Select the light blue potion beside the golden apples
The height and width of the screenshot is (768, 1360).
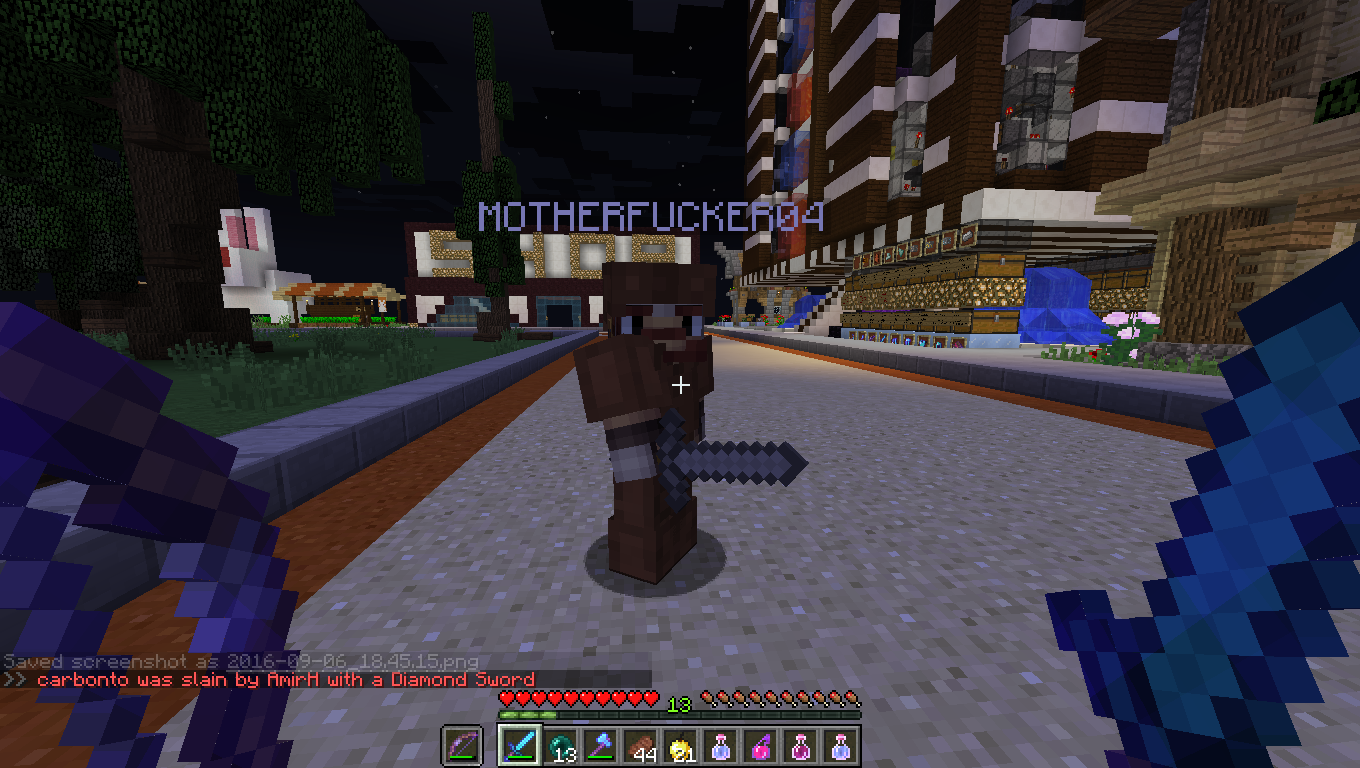coord(720,746)
